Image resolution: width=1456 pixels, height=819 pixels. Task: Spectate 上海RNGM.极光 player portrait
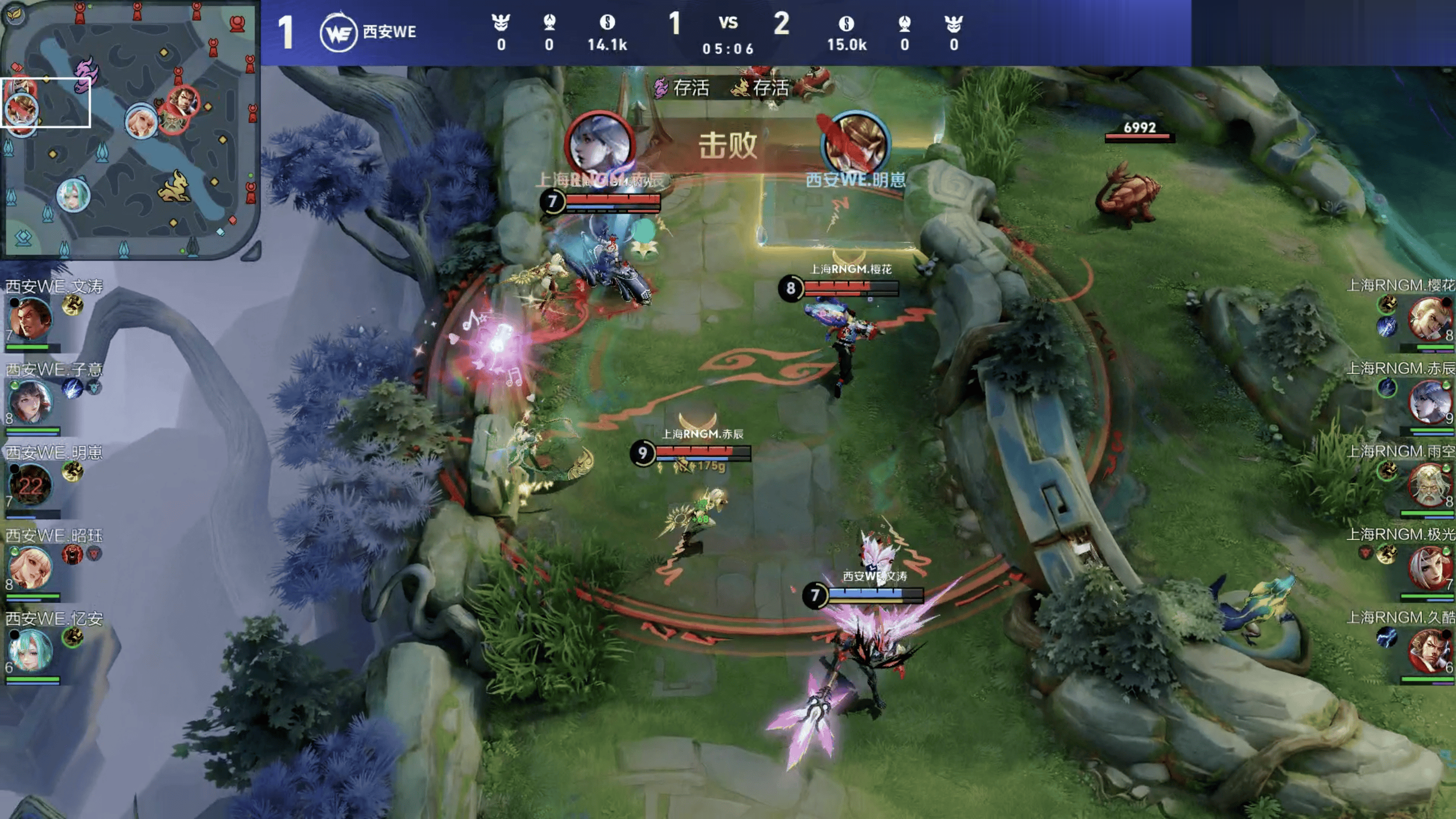tap(1429, 567)
